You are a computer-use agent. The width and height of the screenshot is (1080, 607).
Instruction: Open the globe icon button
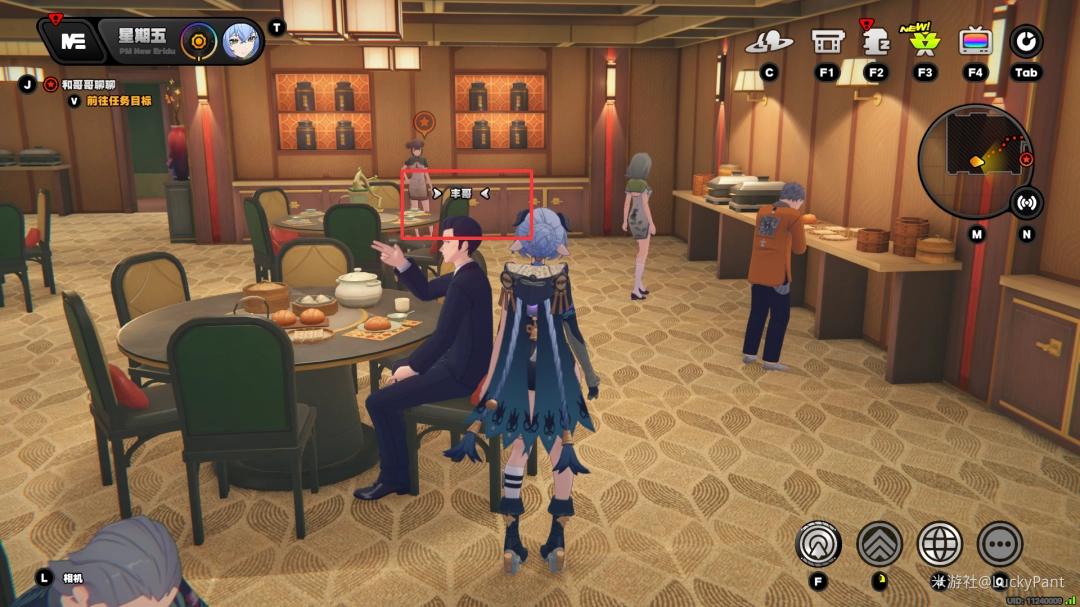[940, 544]
